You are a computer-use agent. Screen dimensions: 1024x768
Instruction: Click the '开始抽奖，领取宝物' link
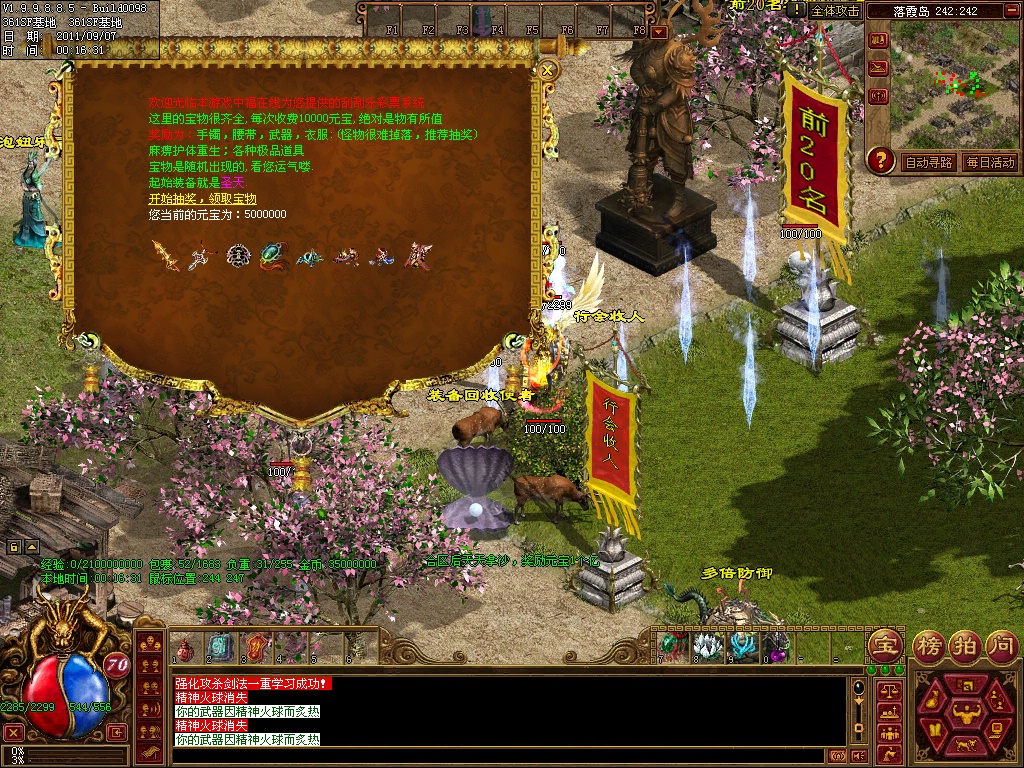click(x=202, y=199)
